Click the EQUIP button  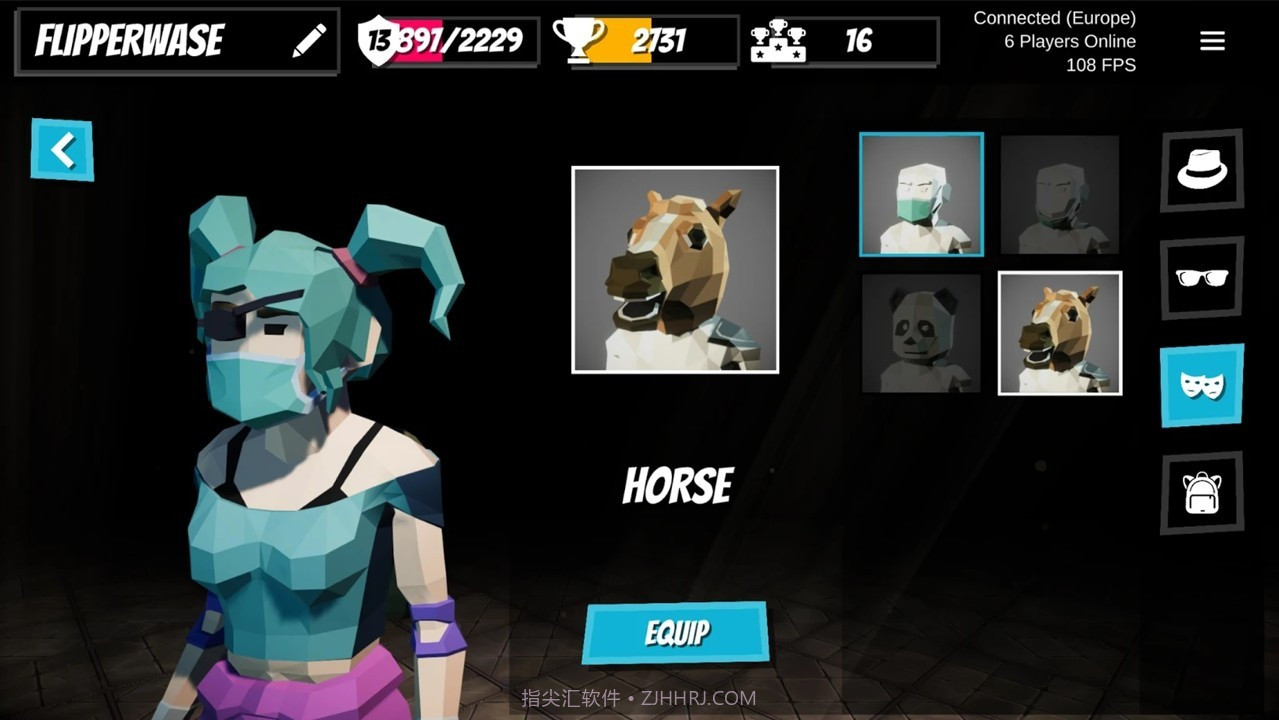tap(676, 632)
